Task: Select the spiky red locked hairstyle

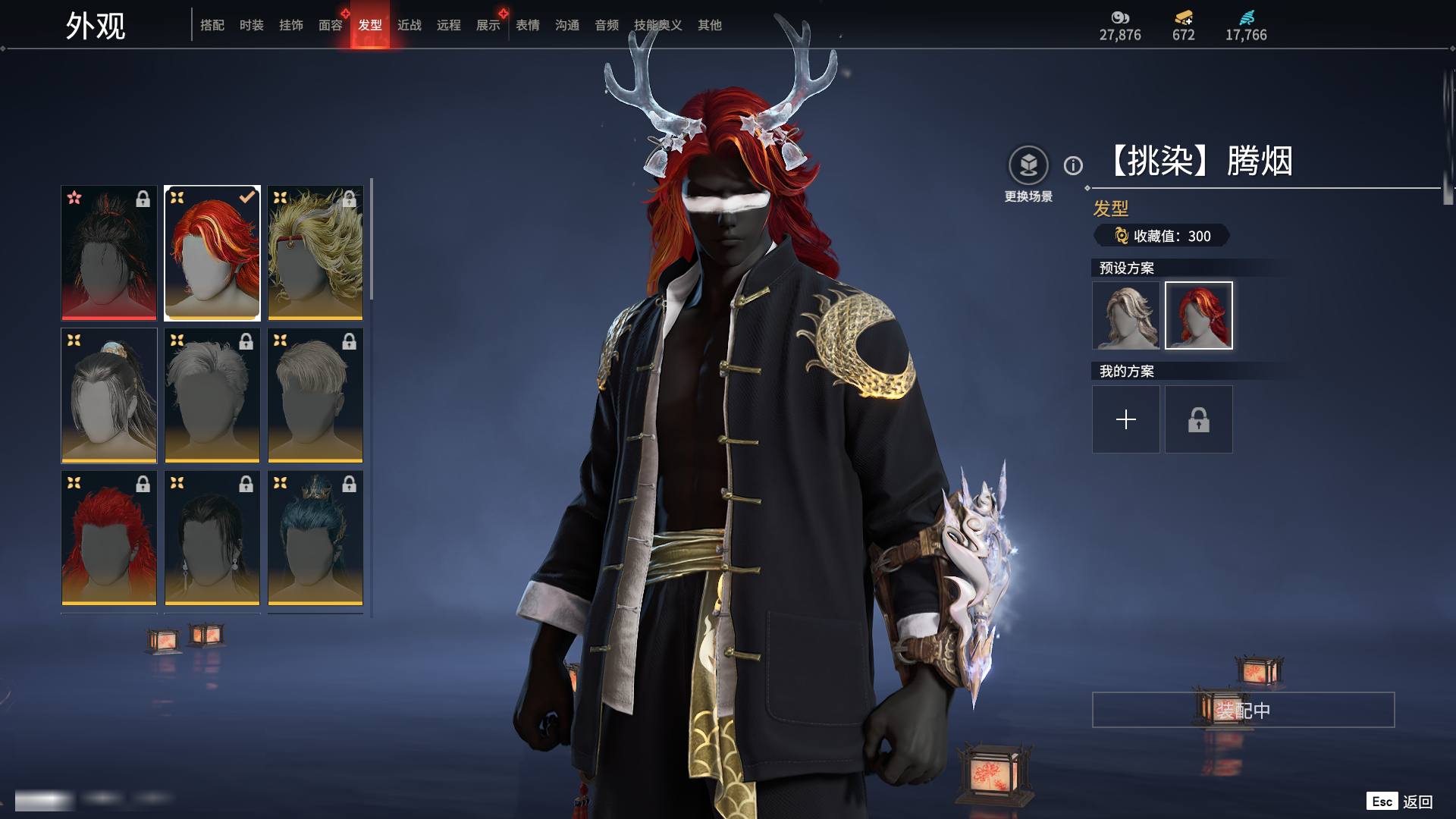Action: point(109,538)
